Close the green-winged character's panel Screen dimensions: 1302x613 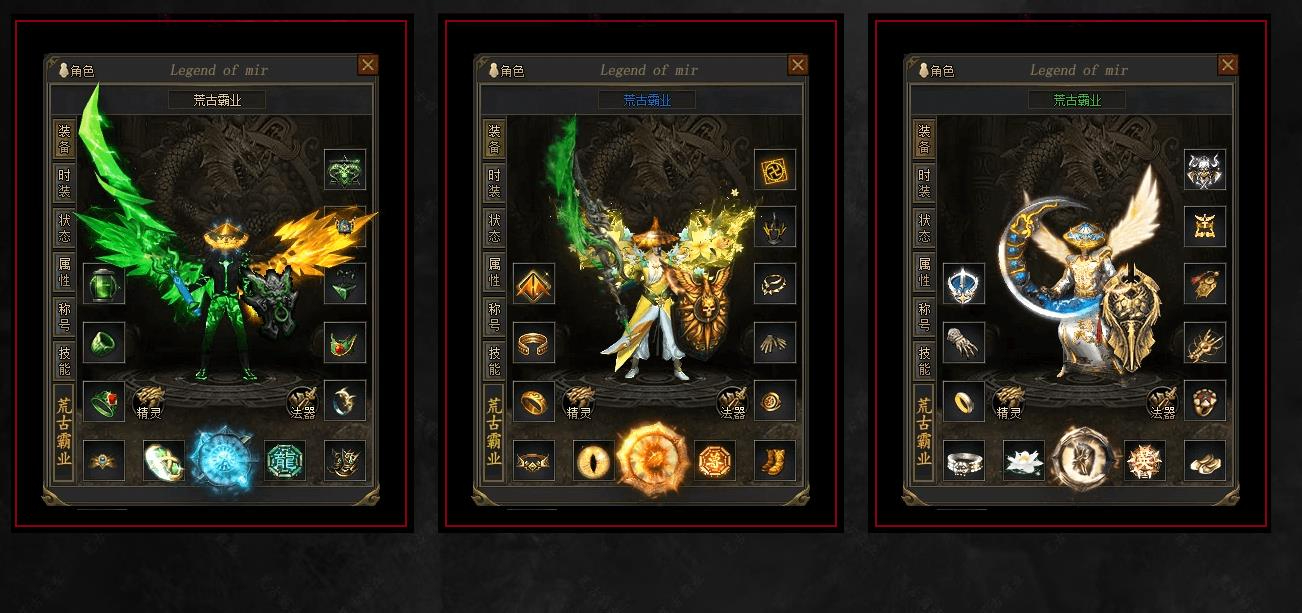[368, 65]
